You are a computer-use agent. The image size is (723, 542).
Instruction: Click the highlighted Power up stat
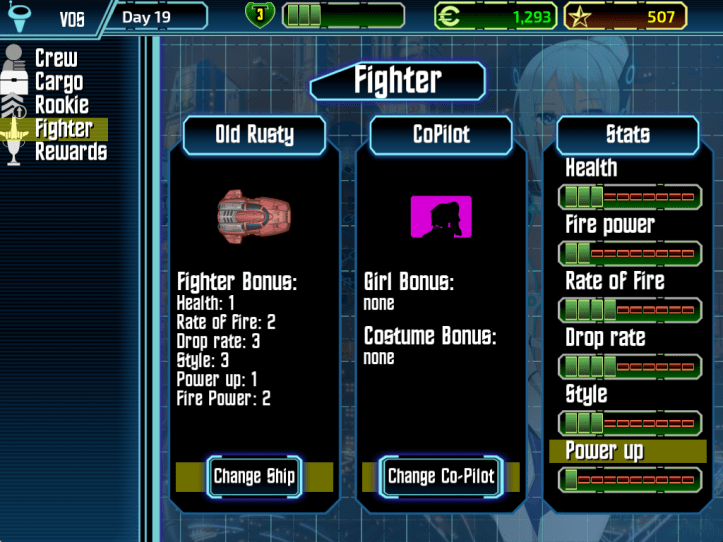[628, 451]
